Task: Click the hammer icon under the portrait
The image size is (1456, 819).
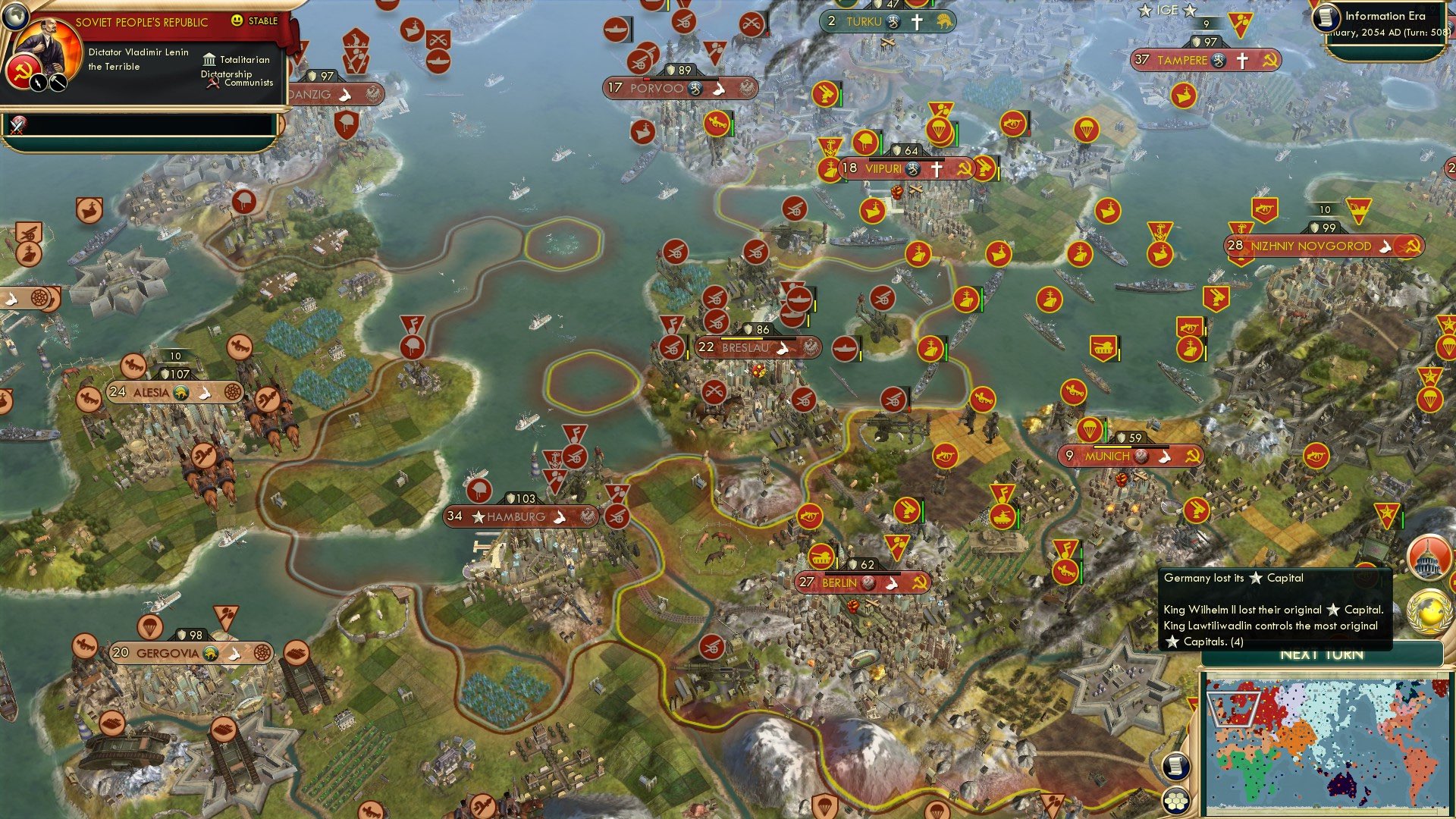Action: (x=58, y=83)
